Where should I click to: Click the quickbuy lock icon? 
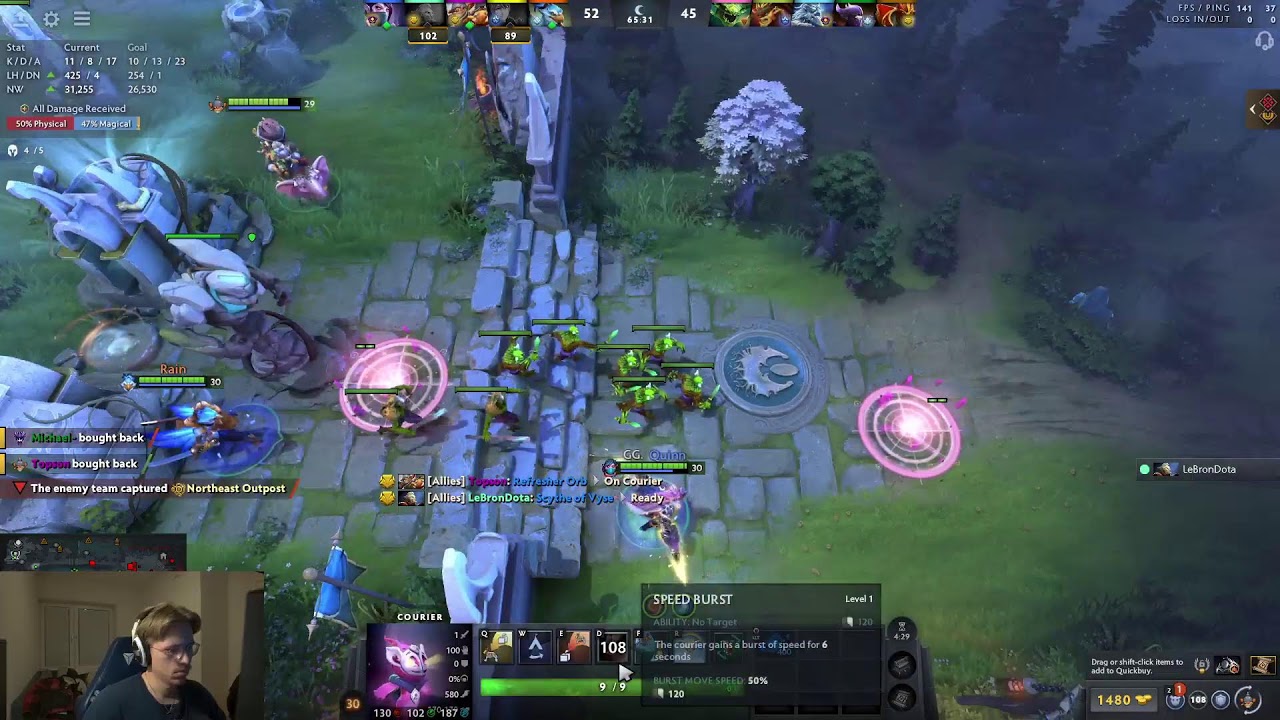1201,666
